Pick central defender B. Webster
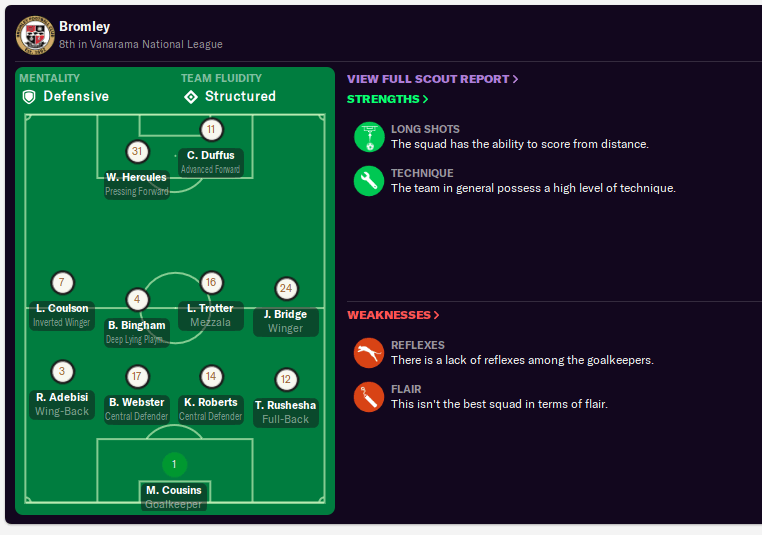Screen dimensions: 762x535 137,402
